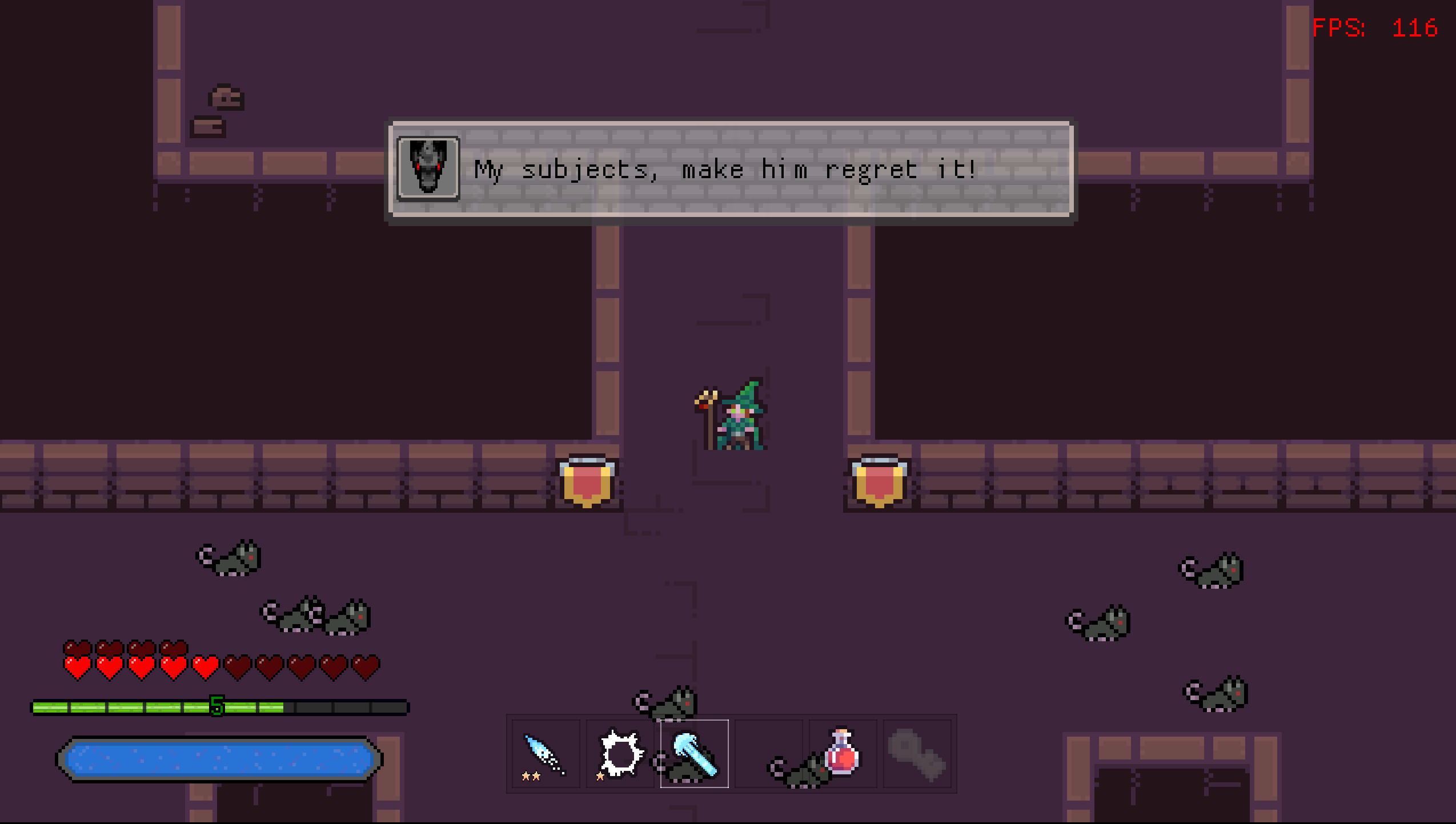Activate the highlighted ice beam spell slot
1456x824 pixels.
point(694,754)
